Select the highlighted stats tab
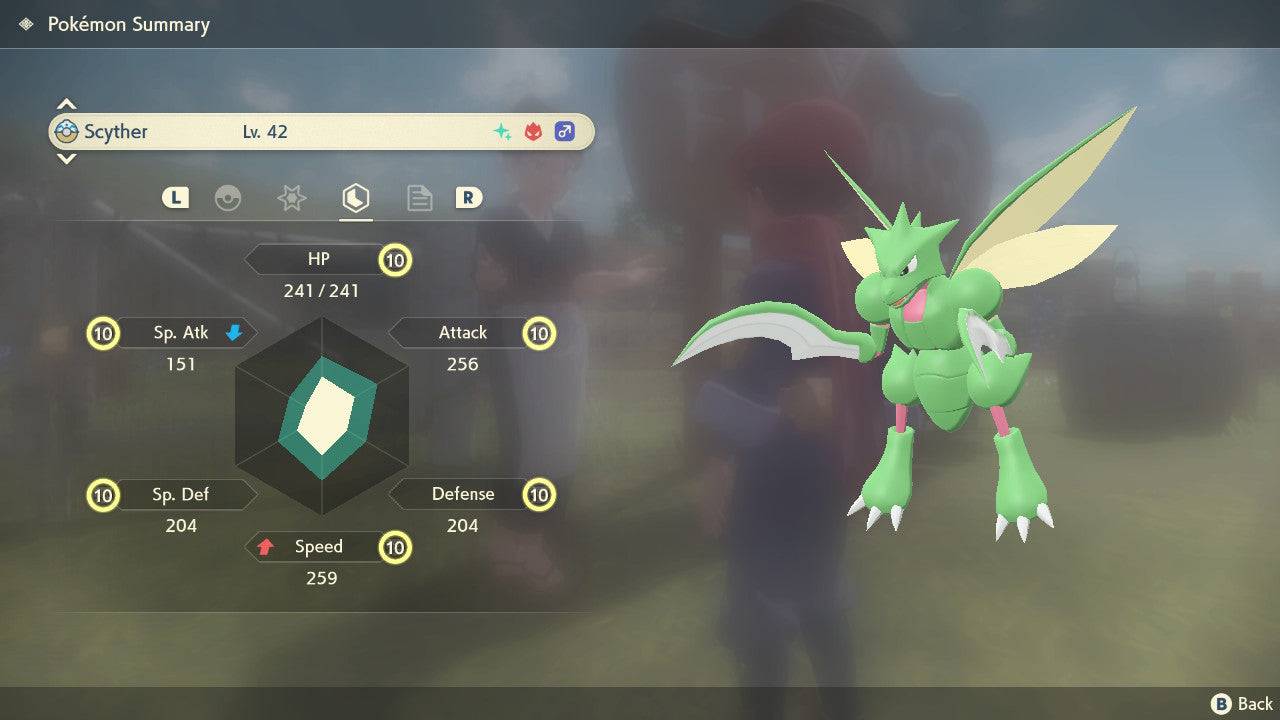Image resolution: width=1280 pixels, height=720 pixels. coord(355,198)
